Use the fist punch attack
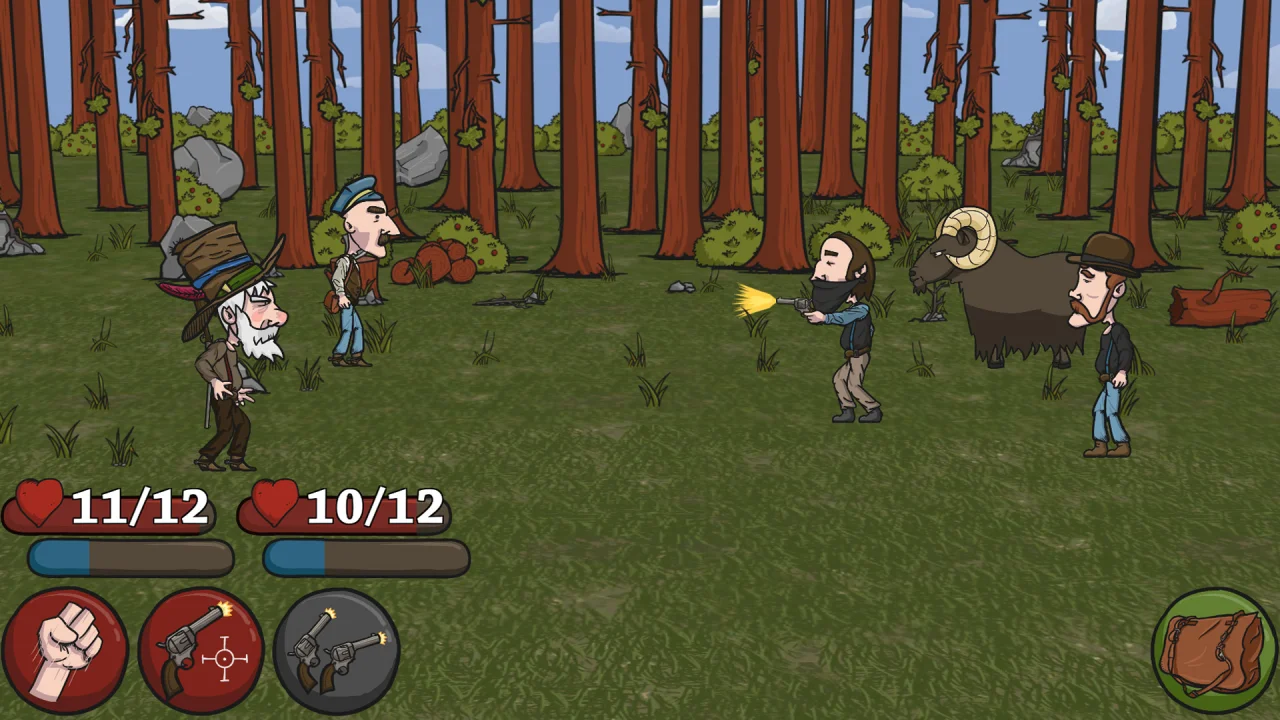1280x720 pixels. [x=65, y=650]
